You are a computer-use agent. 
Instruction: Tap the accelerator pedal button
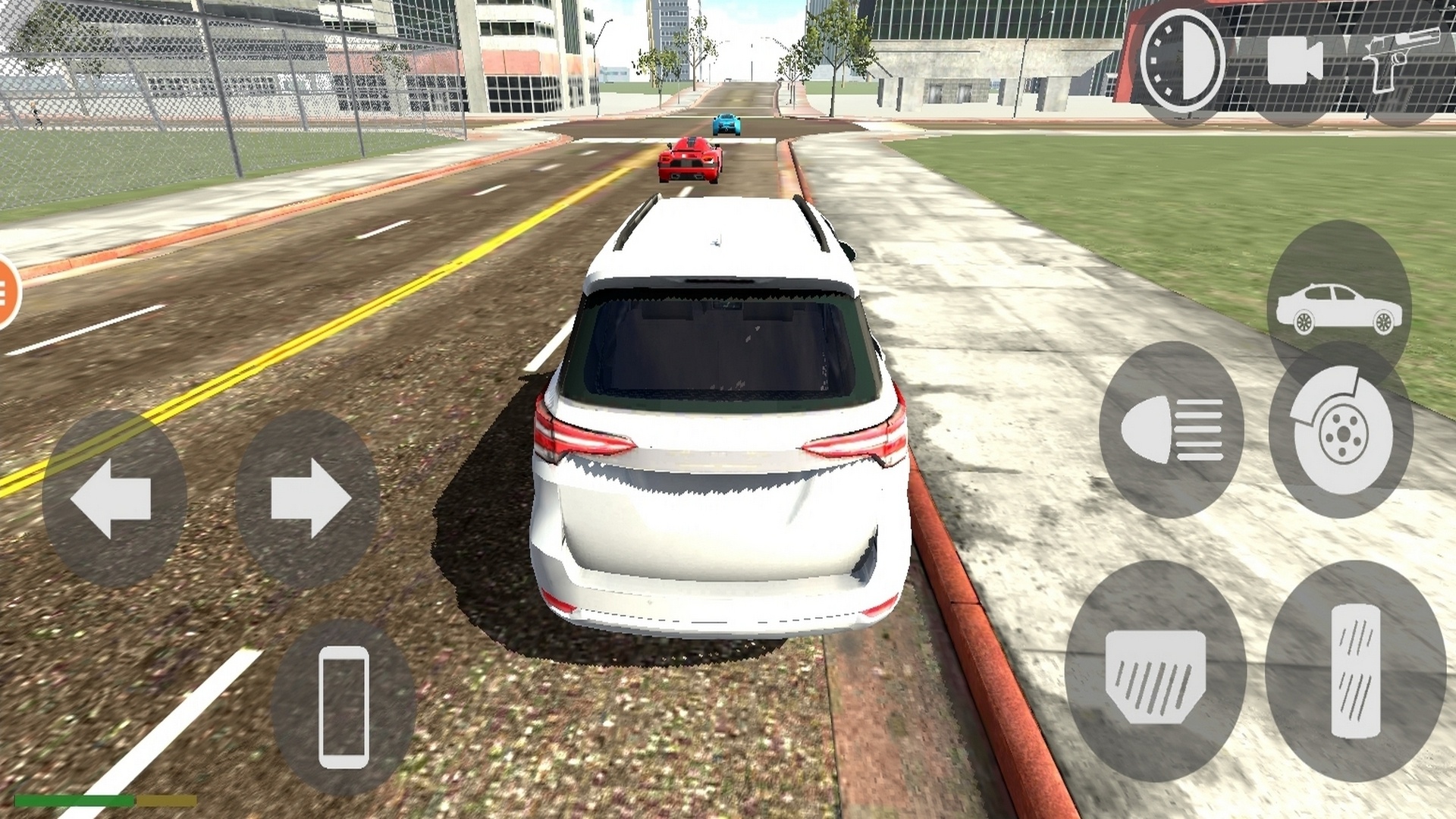pos(1355,671)
